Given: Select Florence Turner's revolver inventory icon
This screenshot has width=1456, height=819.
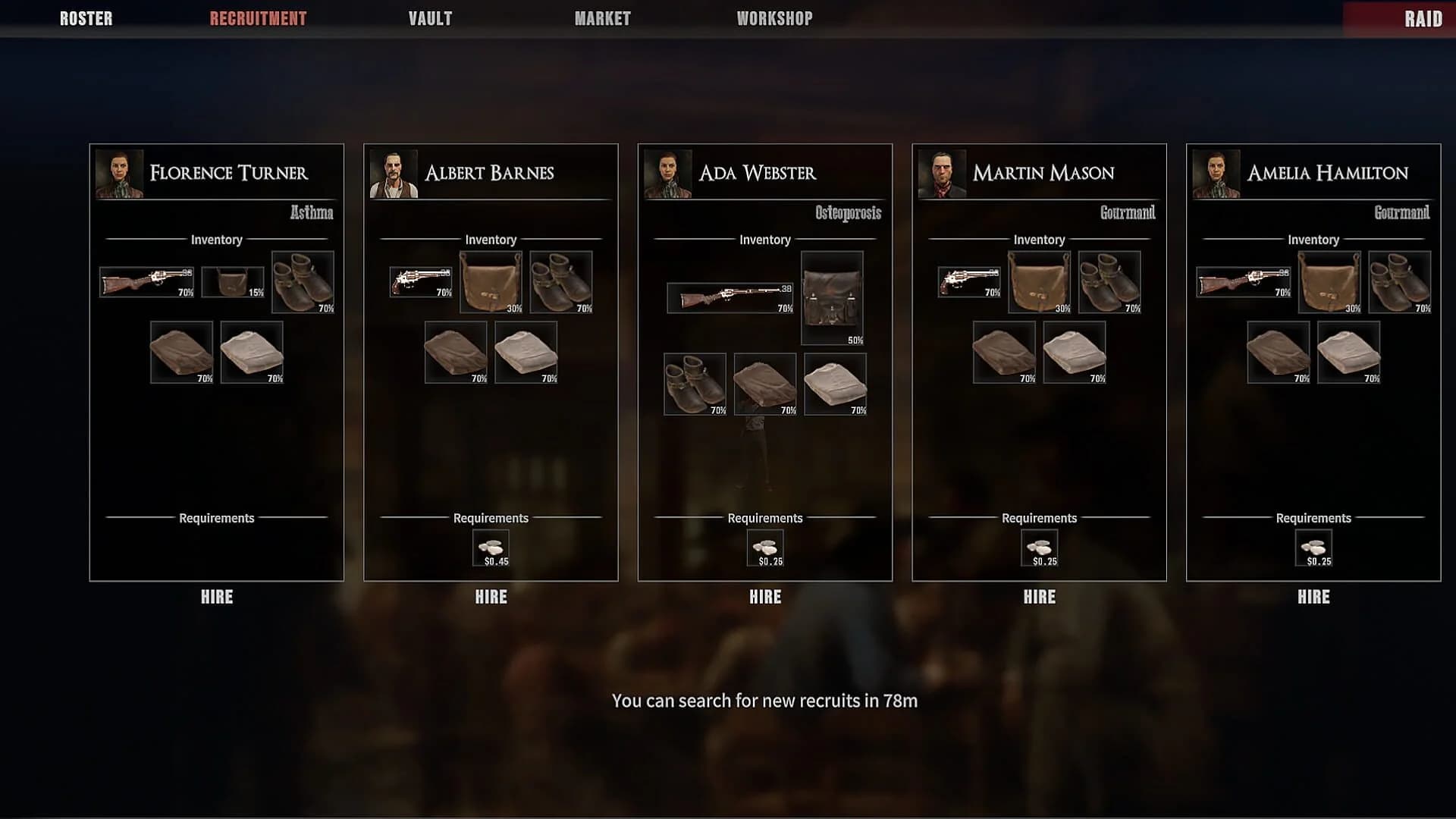Looking at the screenshot, I should 146,281.
